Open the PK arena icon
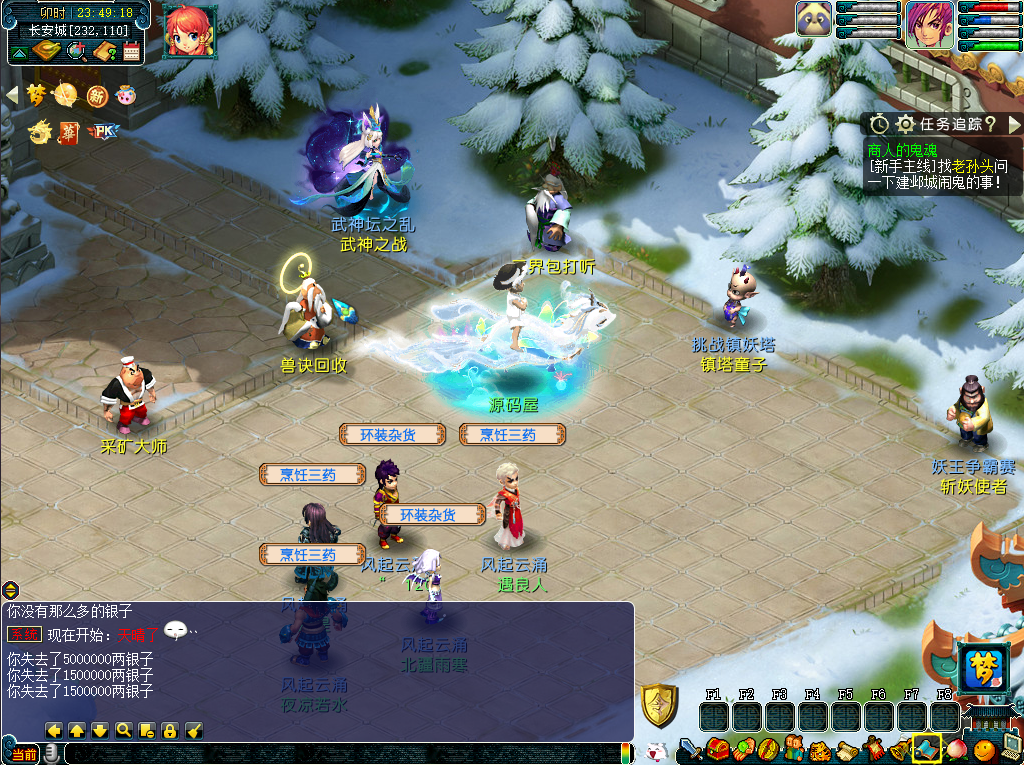Image resolution: width=1024 pixels, height=765 pixels. [x=102, y=131]
